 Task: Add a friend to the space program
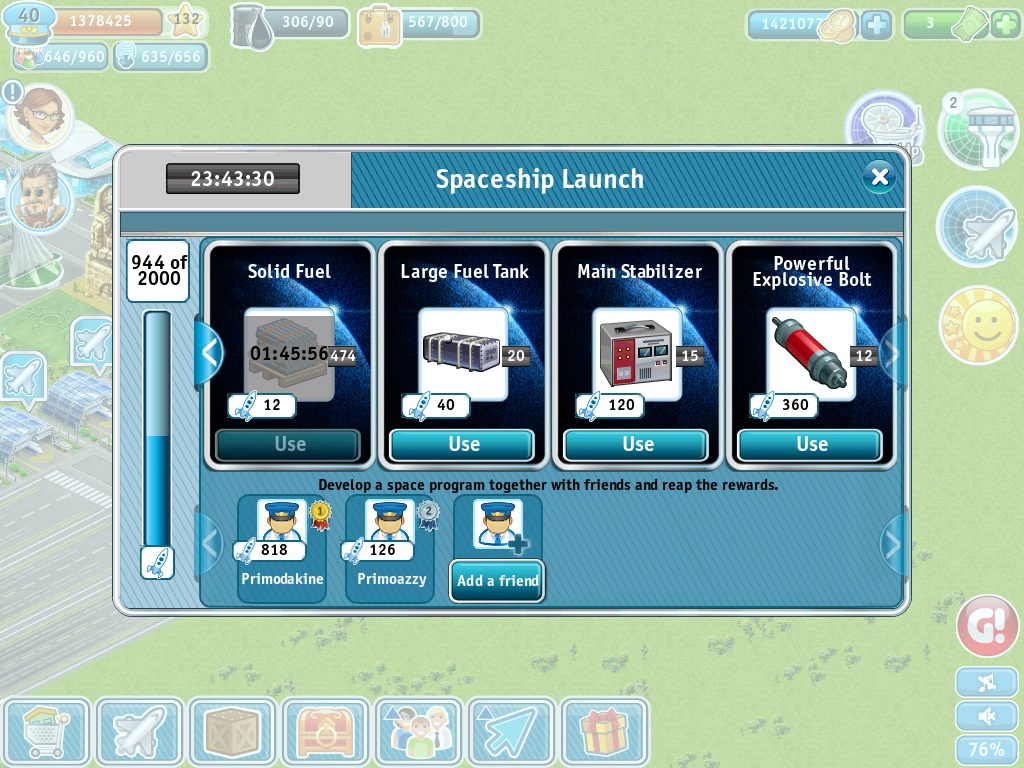[497, 580]
